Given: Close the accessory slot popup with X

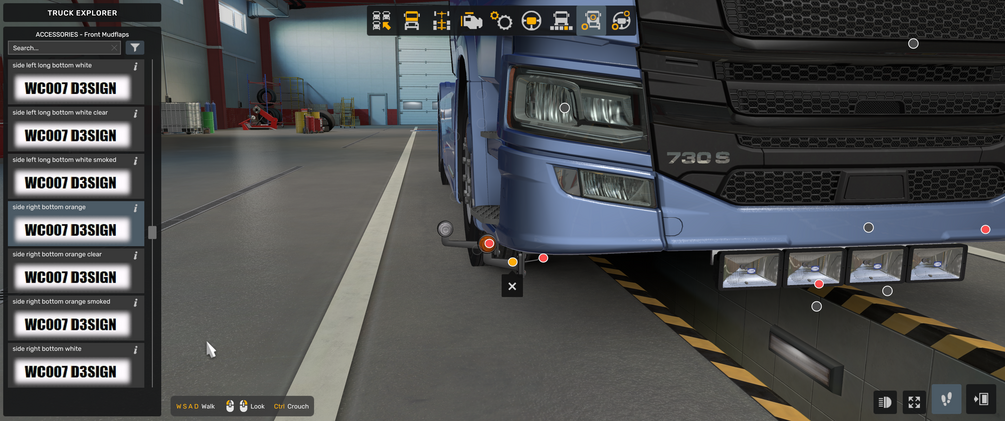Looking at the screenshot, I should click(x=512, y=286).
